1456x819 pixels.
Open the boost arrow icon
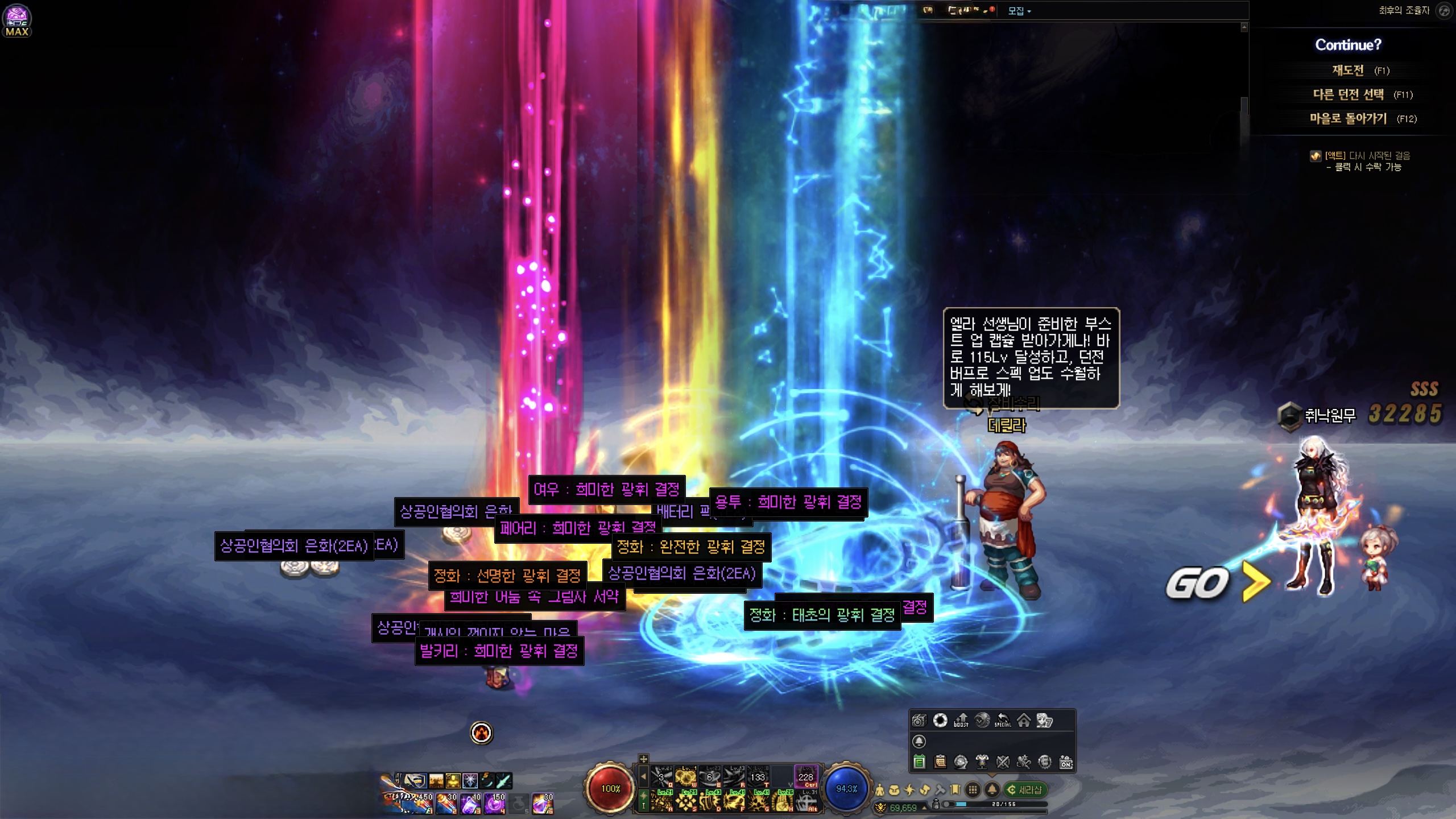(961, 721)
